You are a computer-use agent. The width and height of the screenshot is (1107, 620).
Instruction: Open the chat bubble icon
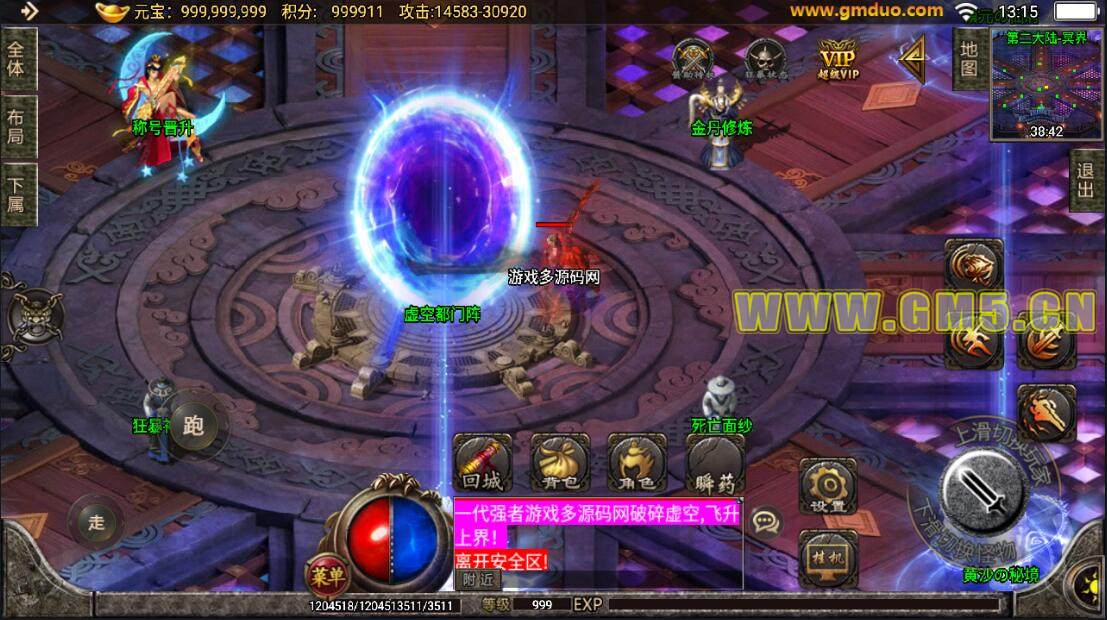pyautogui.click(x=767, y=522)
